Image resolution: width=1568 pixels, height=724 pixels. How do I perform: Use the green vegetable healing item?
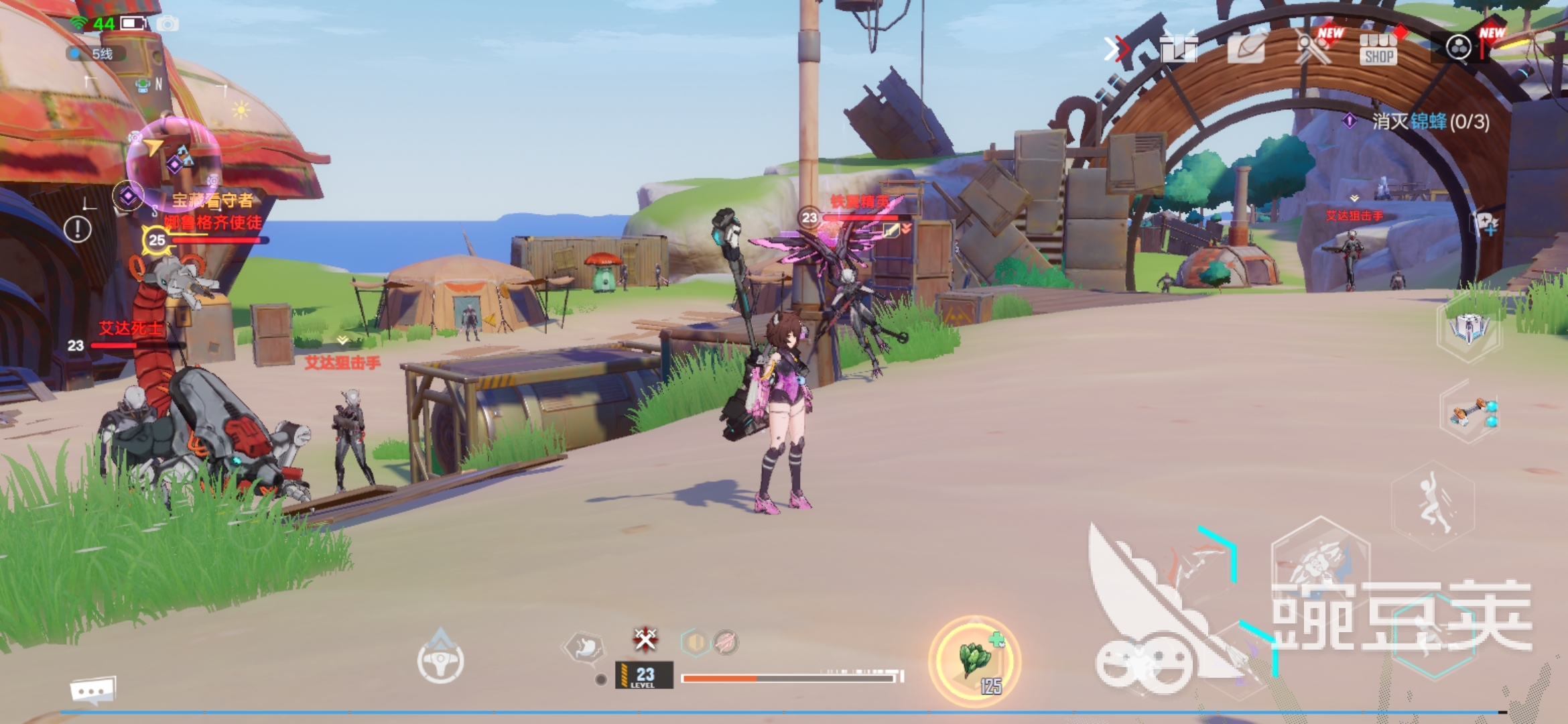pyautogui.click(x=975, y=660)
